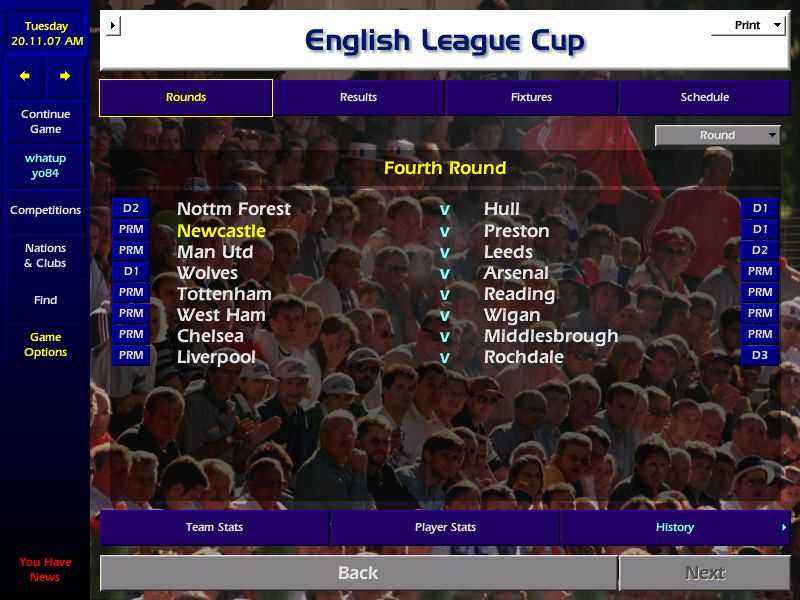Open the whatup yo84 manager profile
This screenshot has width=800, height=600.
coord(45,166)
